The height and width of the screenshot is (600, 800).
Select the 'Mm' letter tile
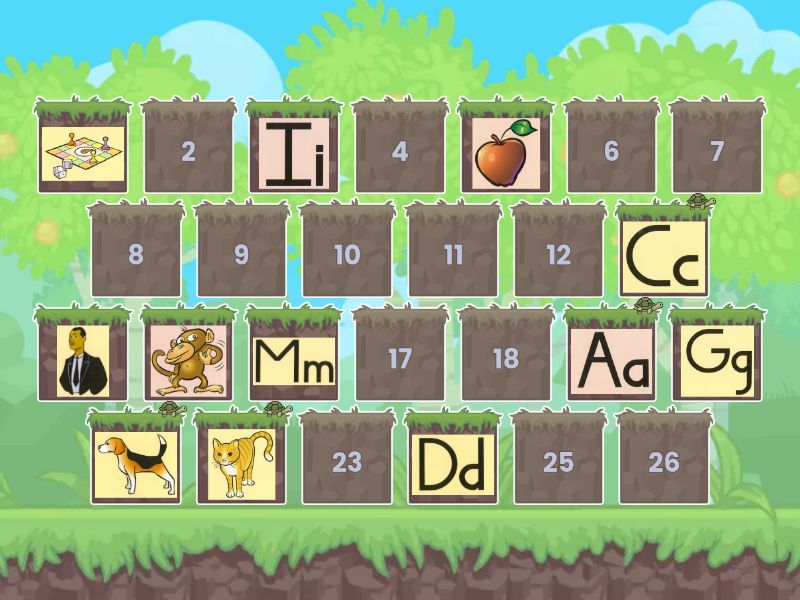pyautogui.click(x=294, y=358)
